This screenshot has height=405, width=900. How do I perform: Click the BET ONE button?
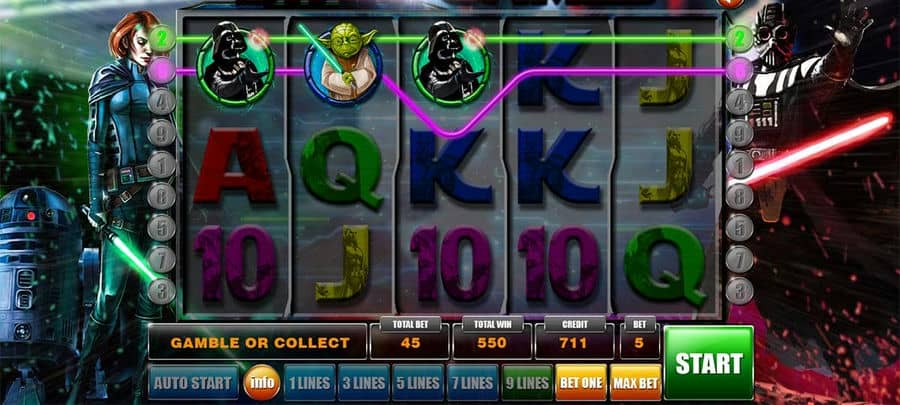[x=580, y=382]
